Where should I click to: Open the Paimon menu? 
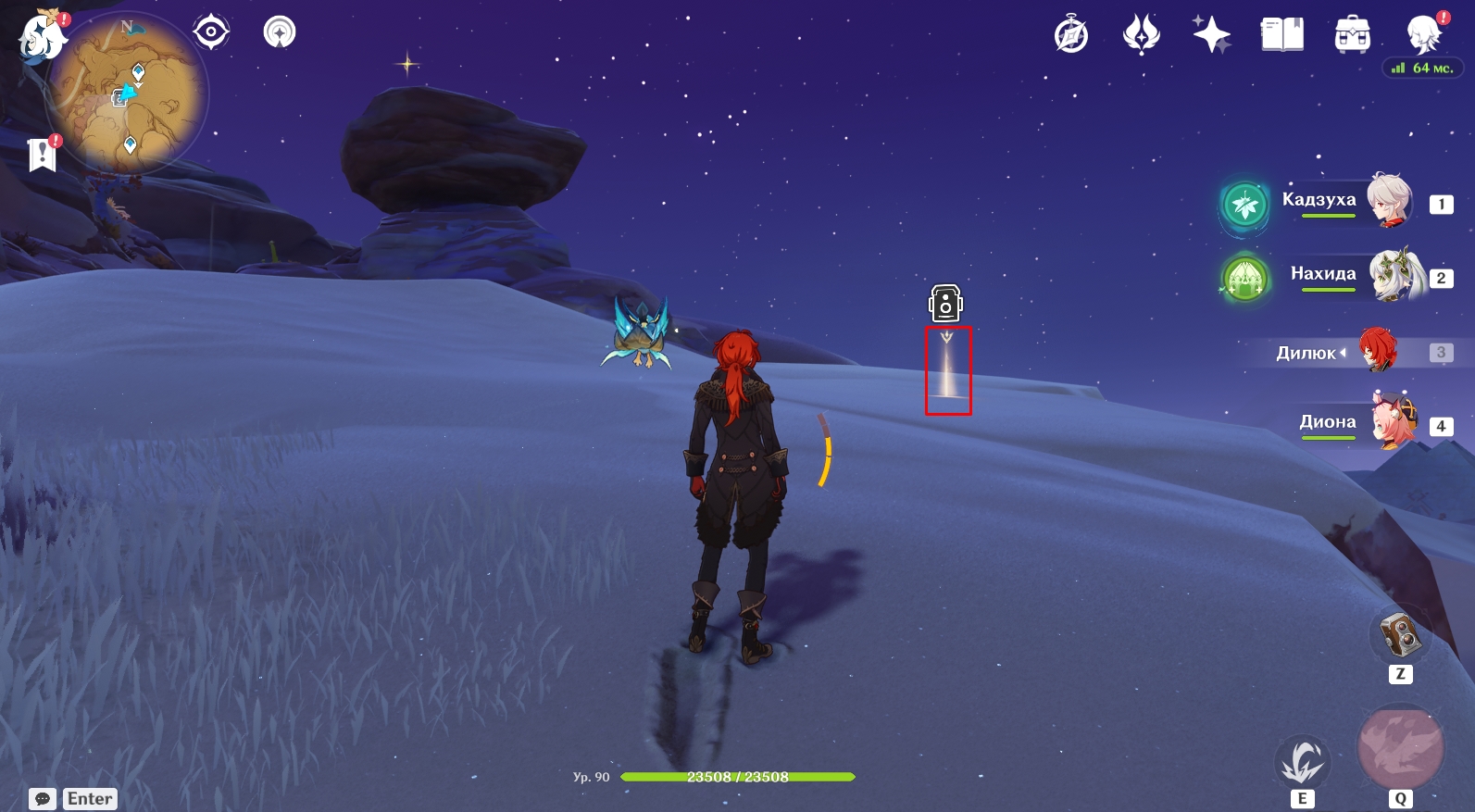(42, 39)
